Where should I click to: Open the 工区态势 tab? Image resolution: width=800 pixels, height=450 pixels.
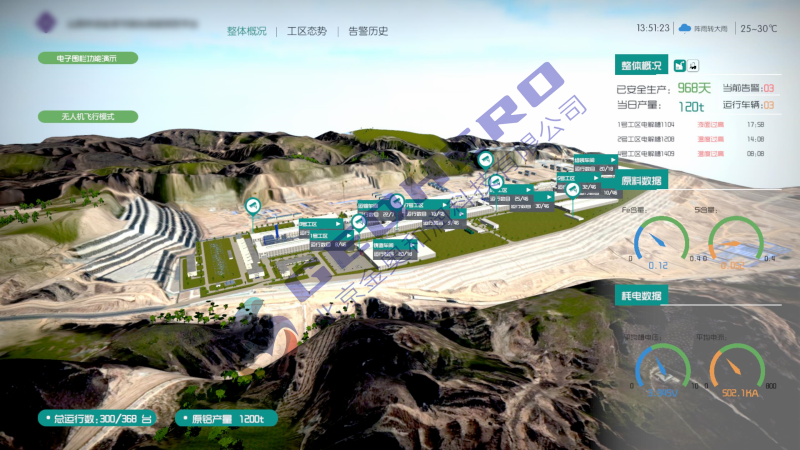point(306,31)
